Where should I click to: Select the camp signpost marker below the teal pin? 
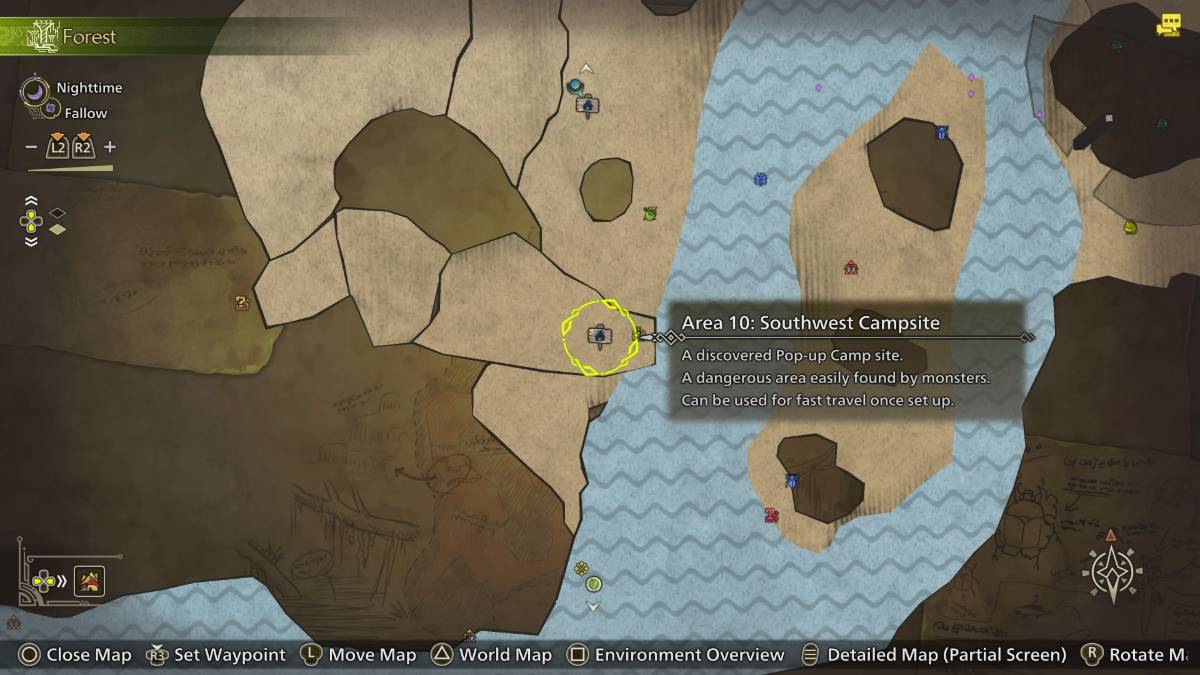point(588,104)
